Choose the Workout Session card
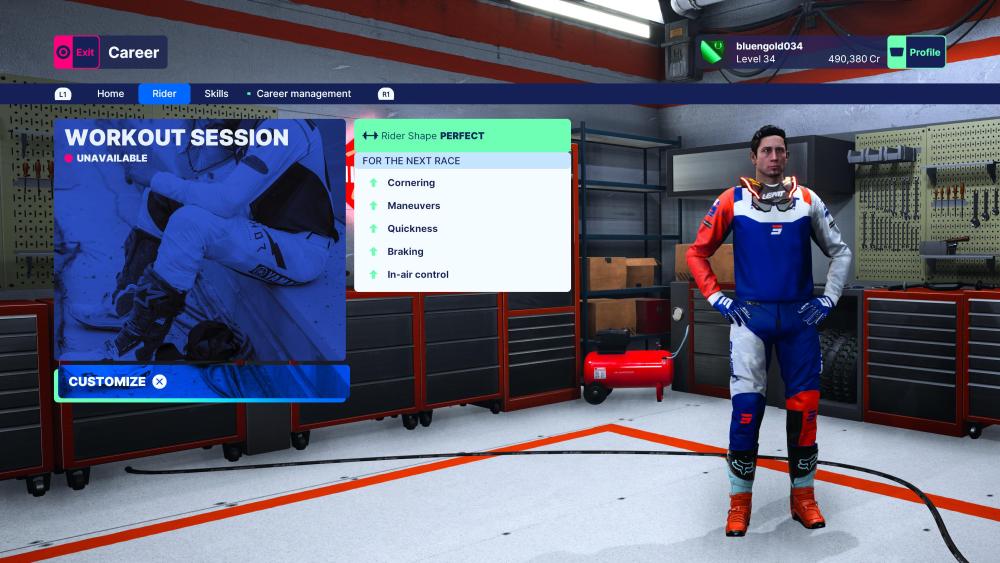 click(x=200, y=240)
